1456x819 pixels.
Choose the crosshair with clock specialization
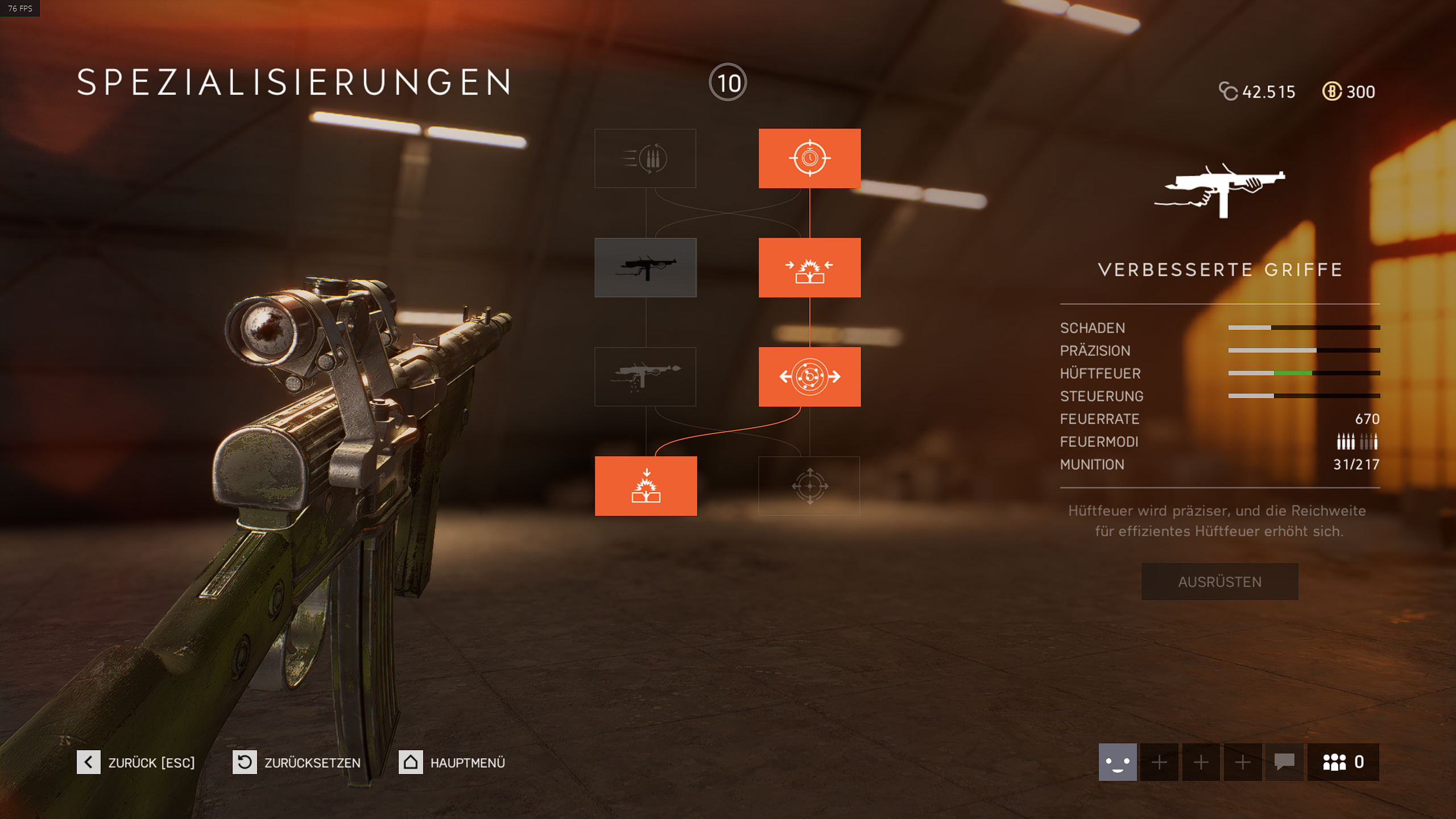tap(809, 158)
